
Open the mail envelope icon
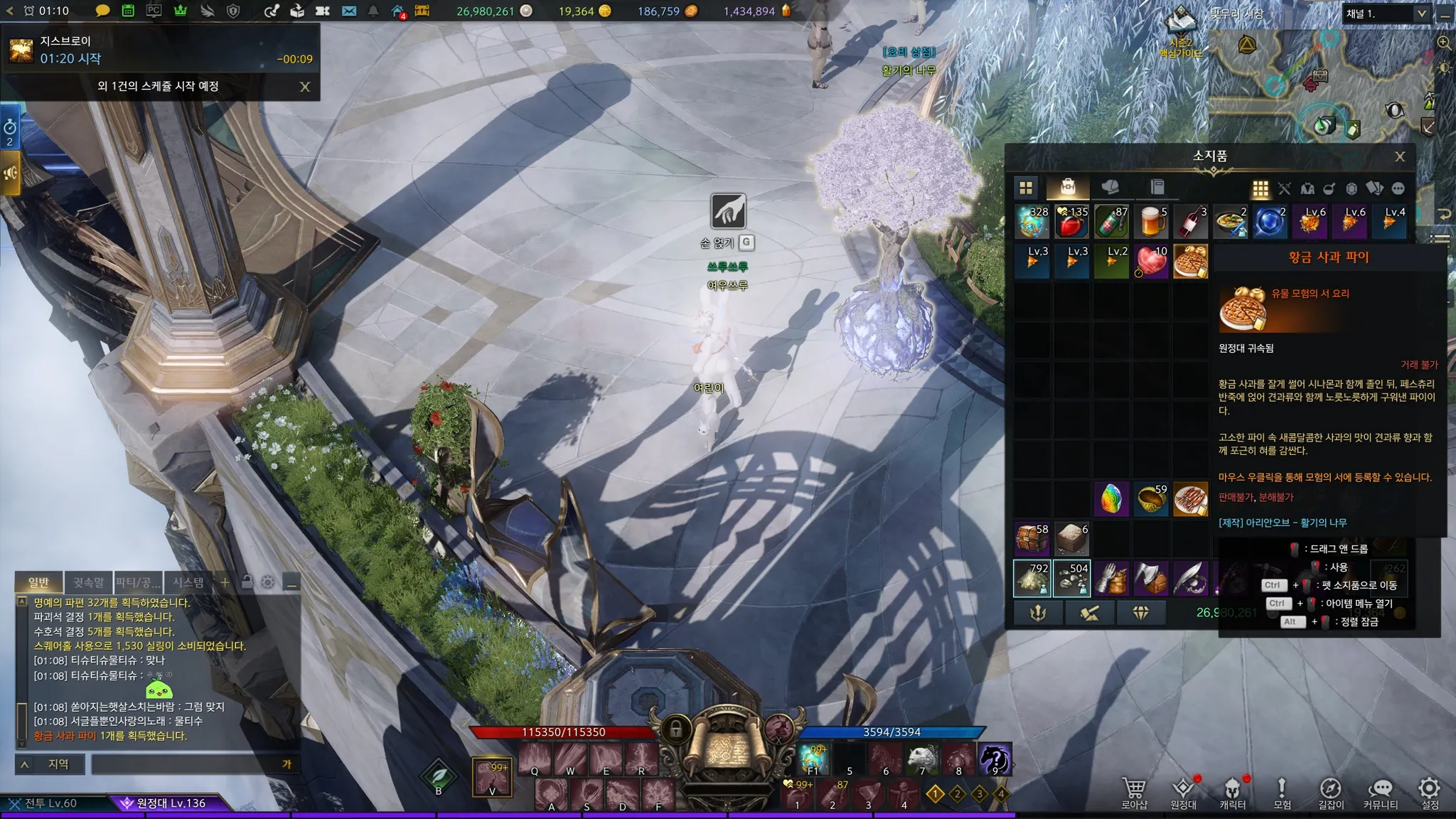click(x=348, y=11)
